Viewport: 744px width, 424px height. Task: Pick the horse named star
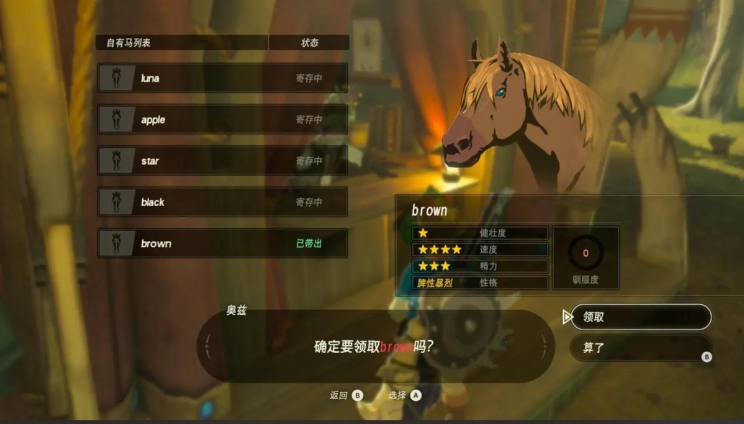[222, 161]
